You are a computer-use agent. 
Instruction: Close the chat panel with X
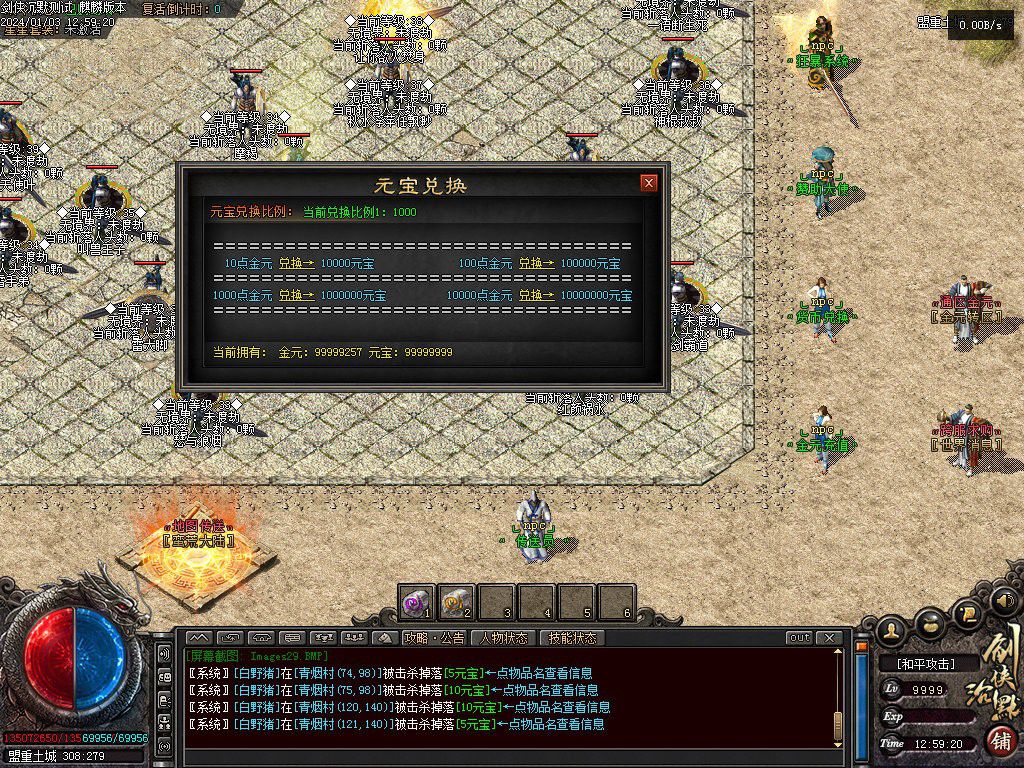[x=829, y=638]
